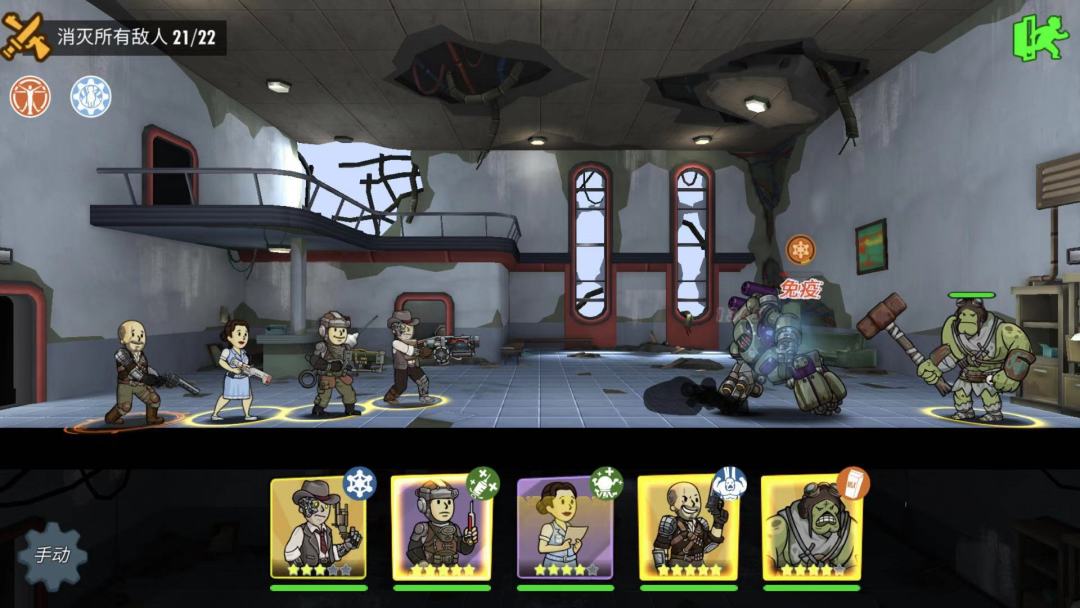Open the orange Vitruvian figure buff icon

point(30,97)
